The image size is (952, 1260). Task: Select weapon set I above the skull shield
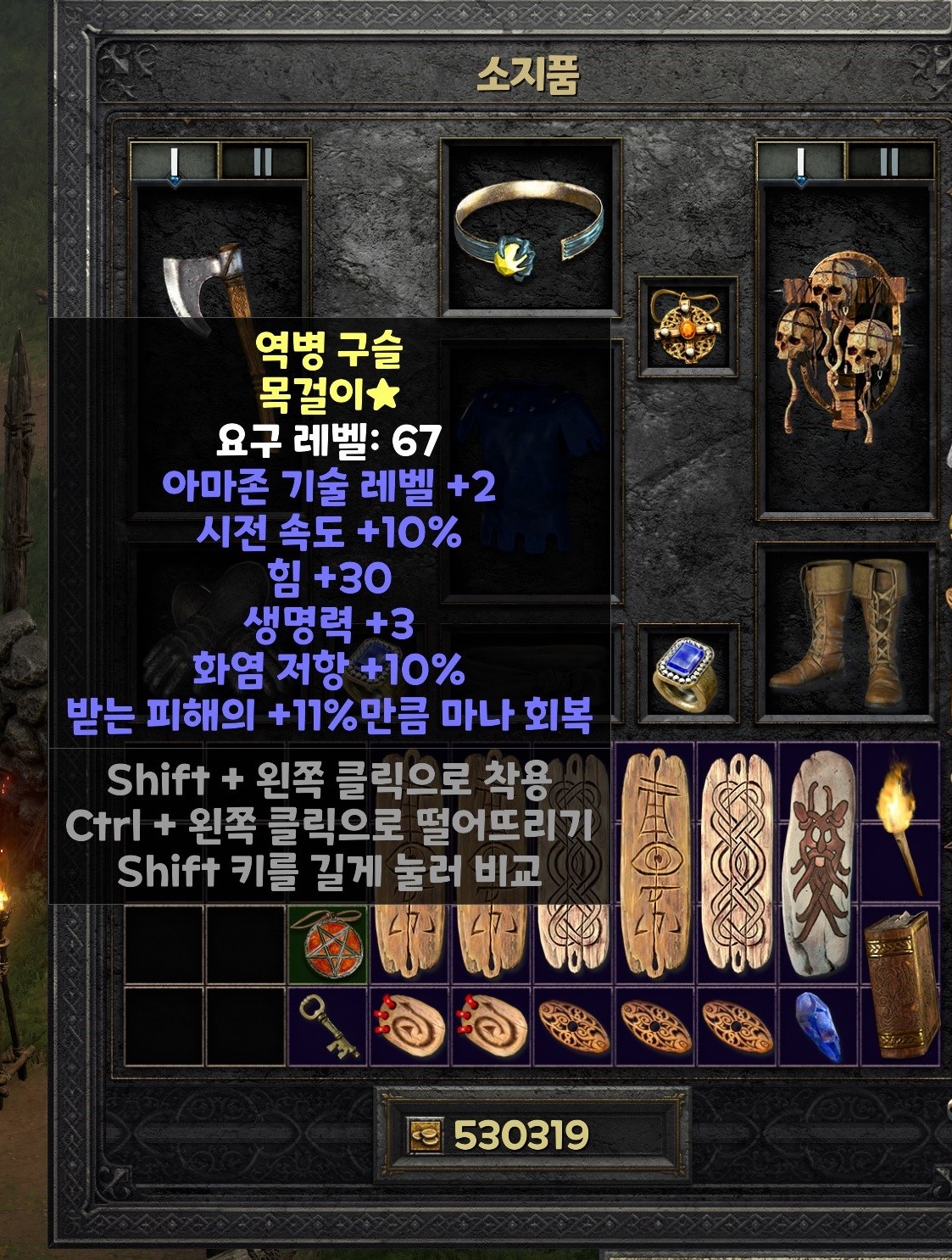click(800, 161)
